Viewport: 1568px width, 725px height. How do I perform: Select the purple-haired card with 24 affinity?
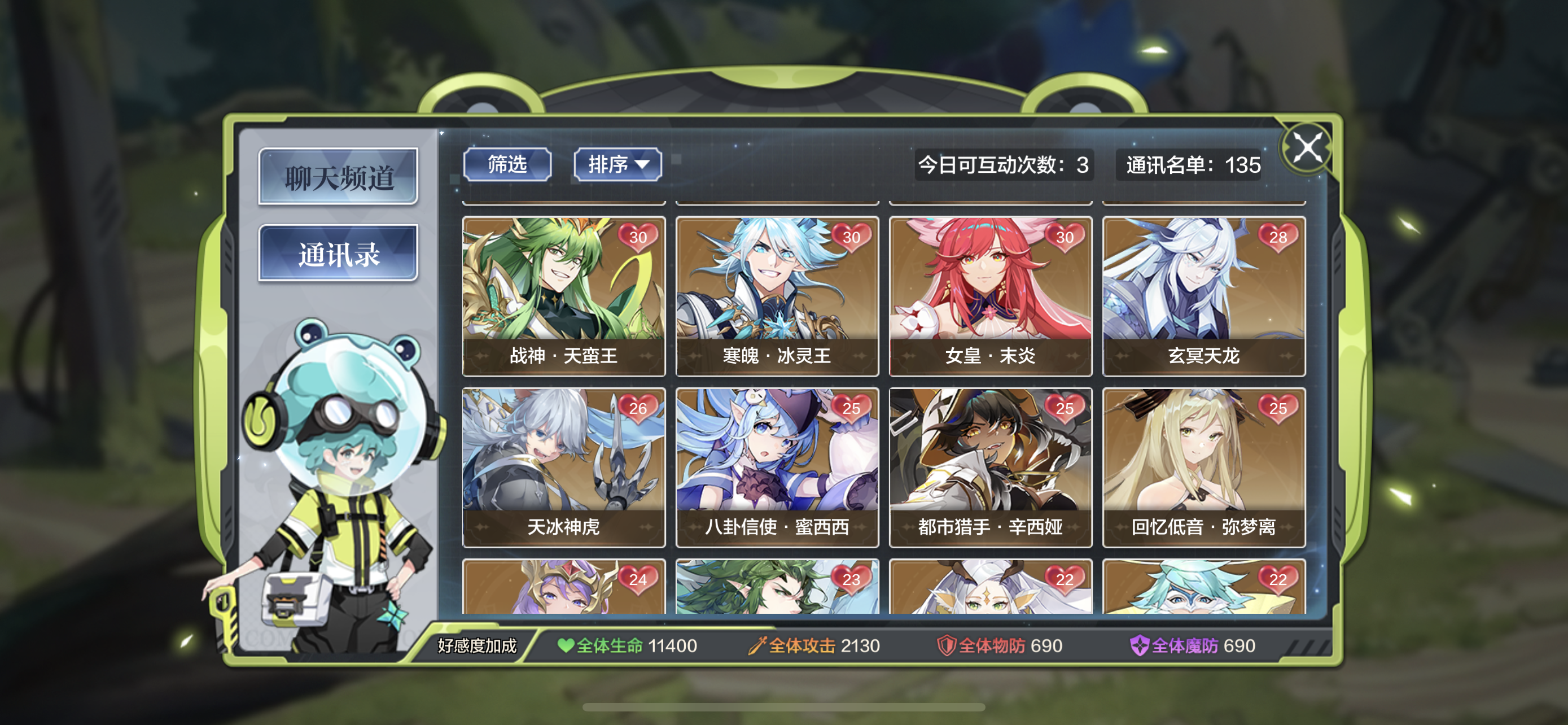tap(563, 587)
